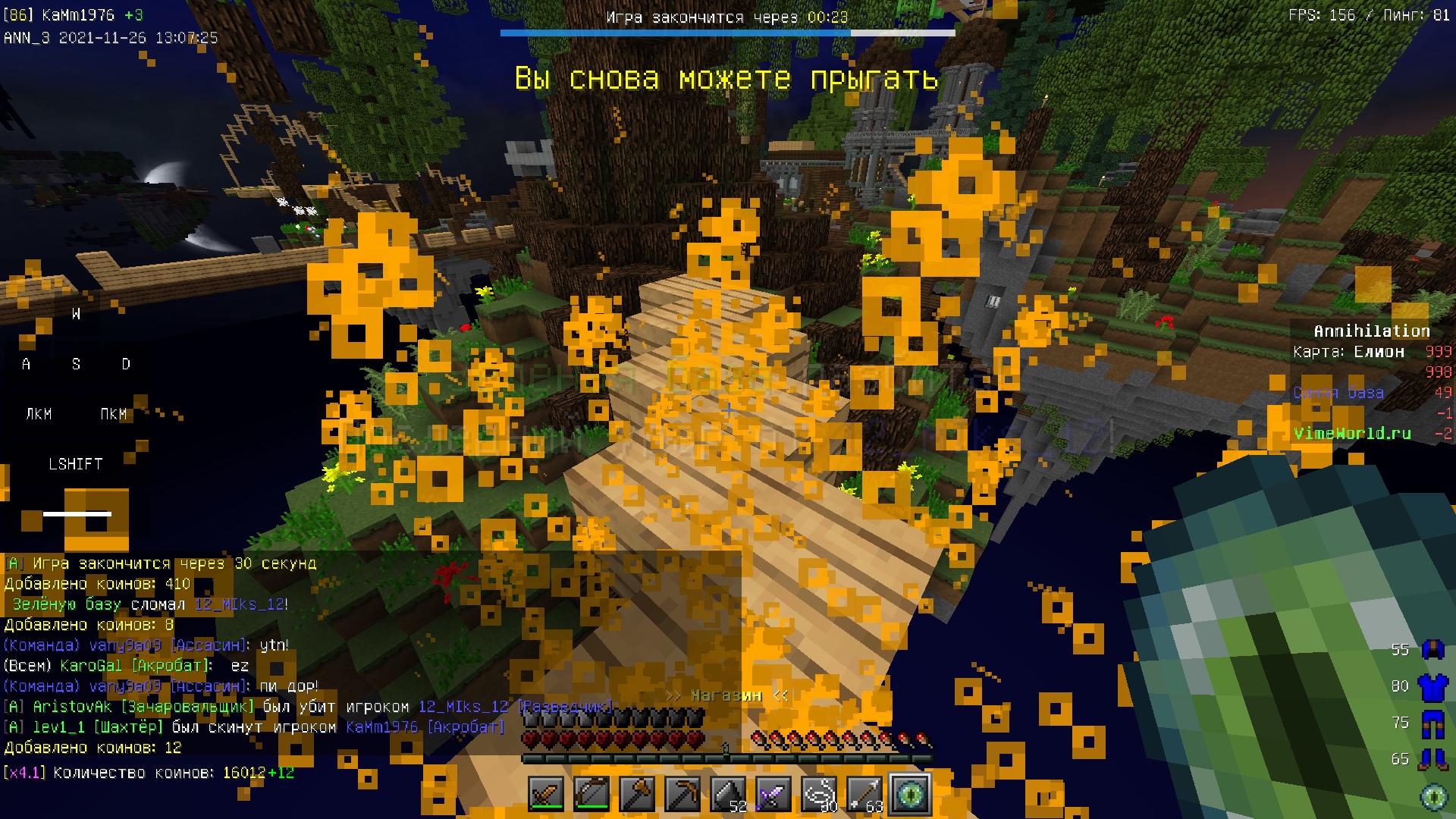Select the string stack hotbar slot
The width and height of the screenshot is (1456, 819).
click(819, 795)
